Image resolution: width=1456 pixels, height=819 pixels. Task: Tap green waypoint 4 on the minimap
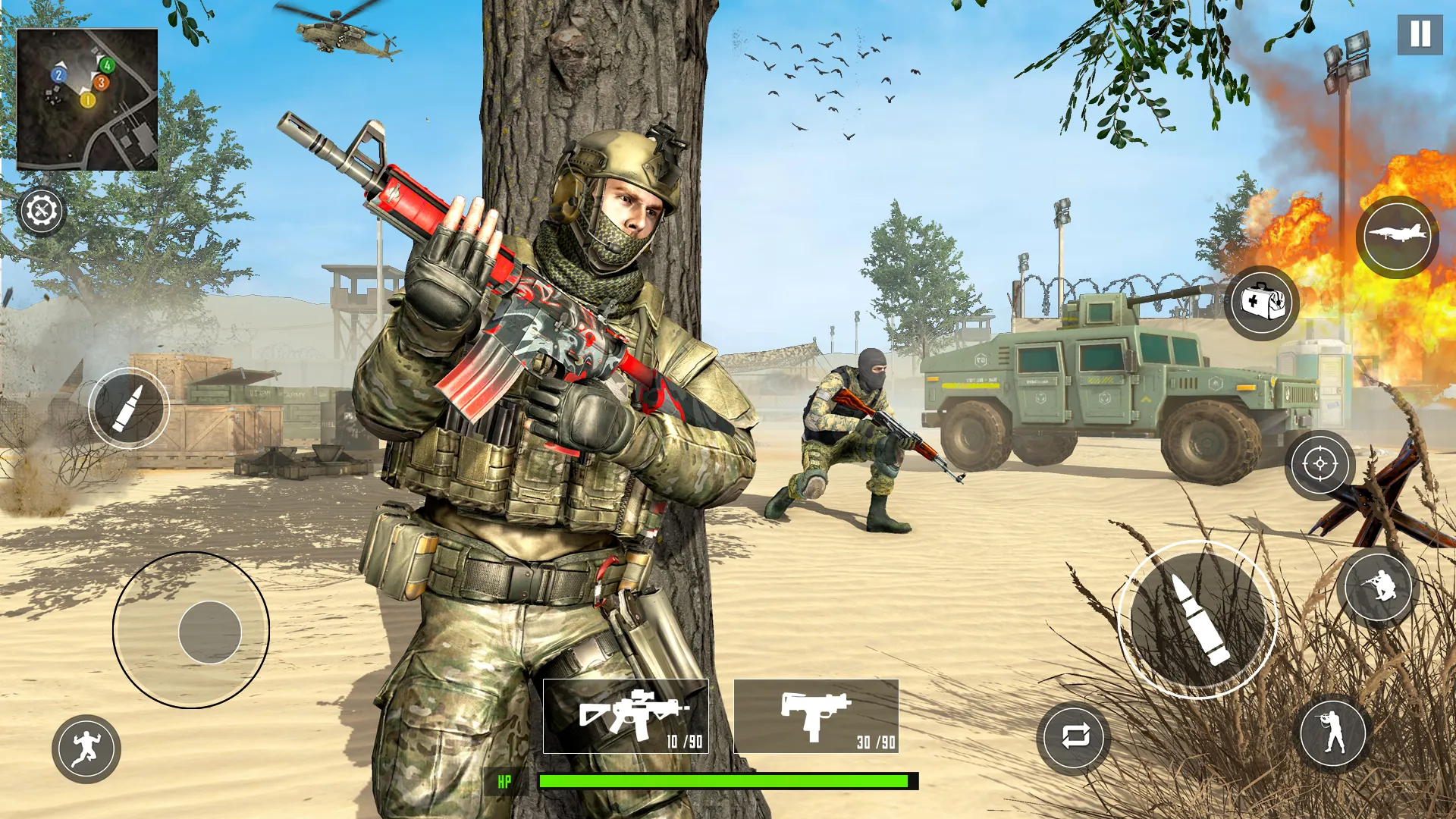pyautogui.click(x=107, y=65)
